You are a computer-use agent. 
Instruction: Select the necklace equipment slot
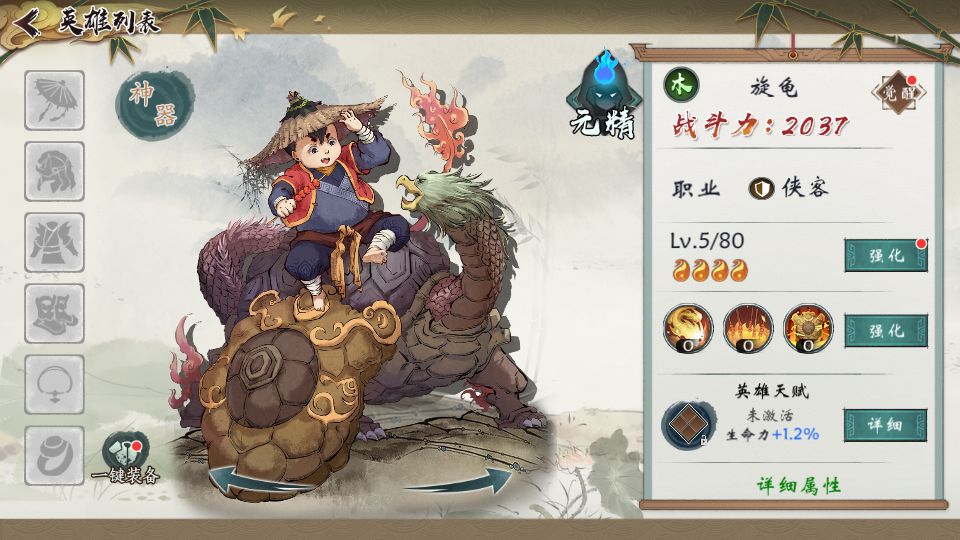coord(54,384)
